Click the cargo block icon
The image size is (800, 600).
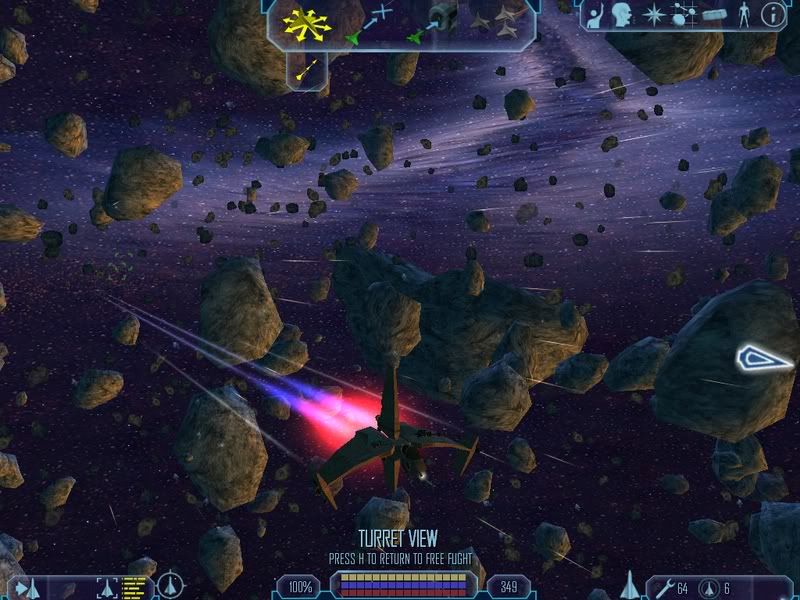click(712, 14)
